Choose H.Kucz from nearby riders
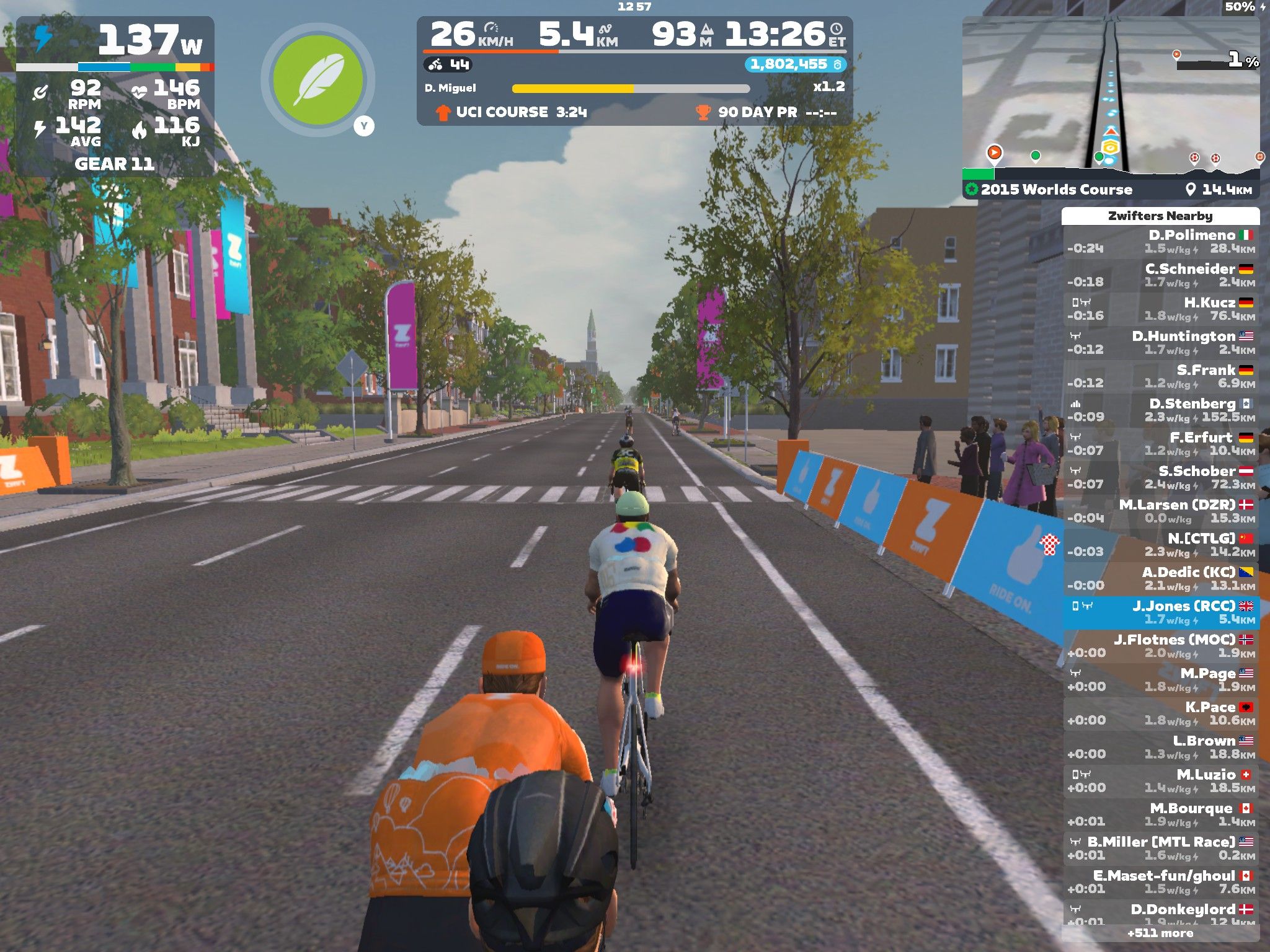This screenshot has width=1270, height=952. 1160,309
